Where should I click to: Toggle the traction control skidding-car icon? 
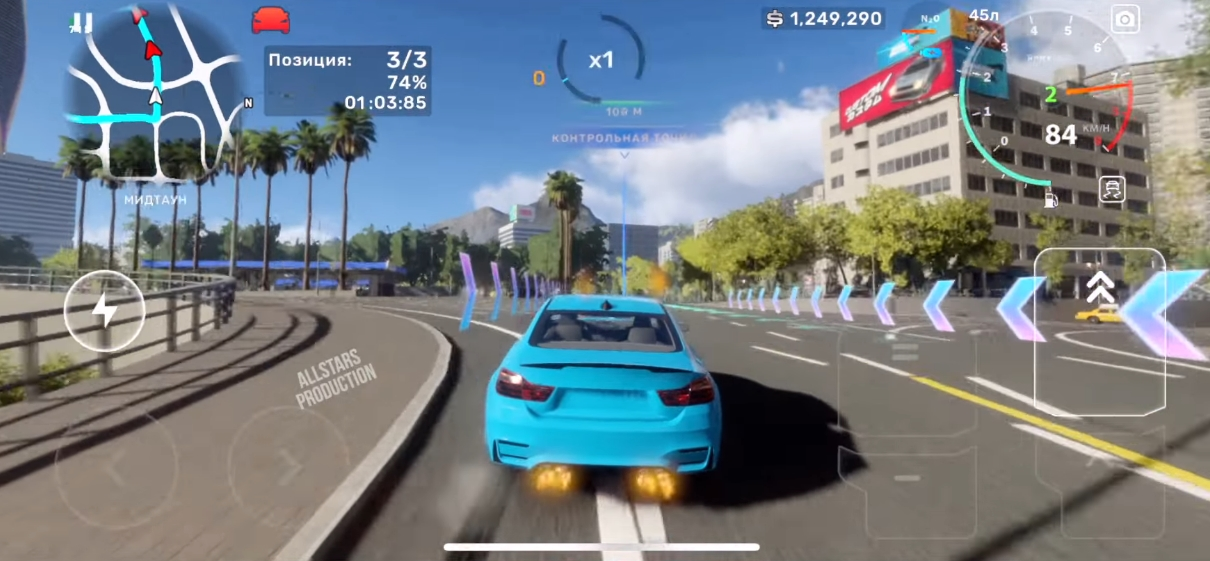[x=1112, y=190]
